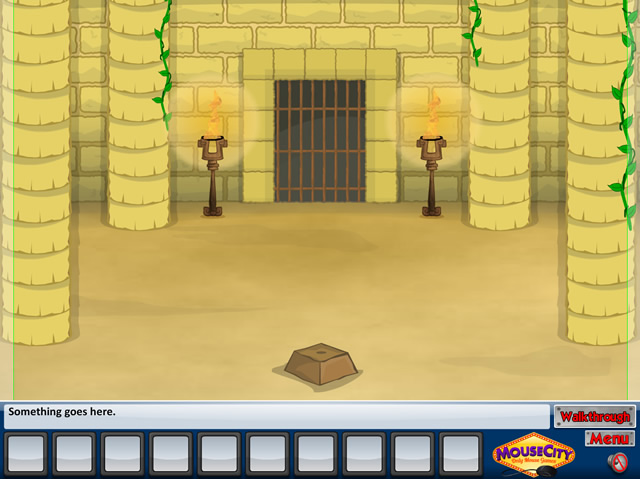Visit the MouseCity logo link
The image size is (640, 479).
[534, 453]
